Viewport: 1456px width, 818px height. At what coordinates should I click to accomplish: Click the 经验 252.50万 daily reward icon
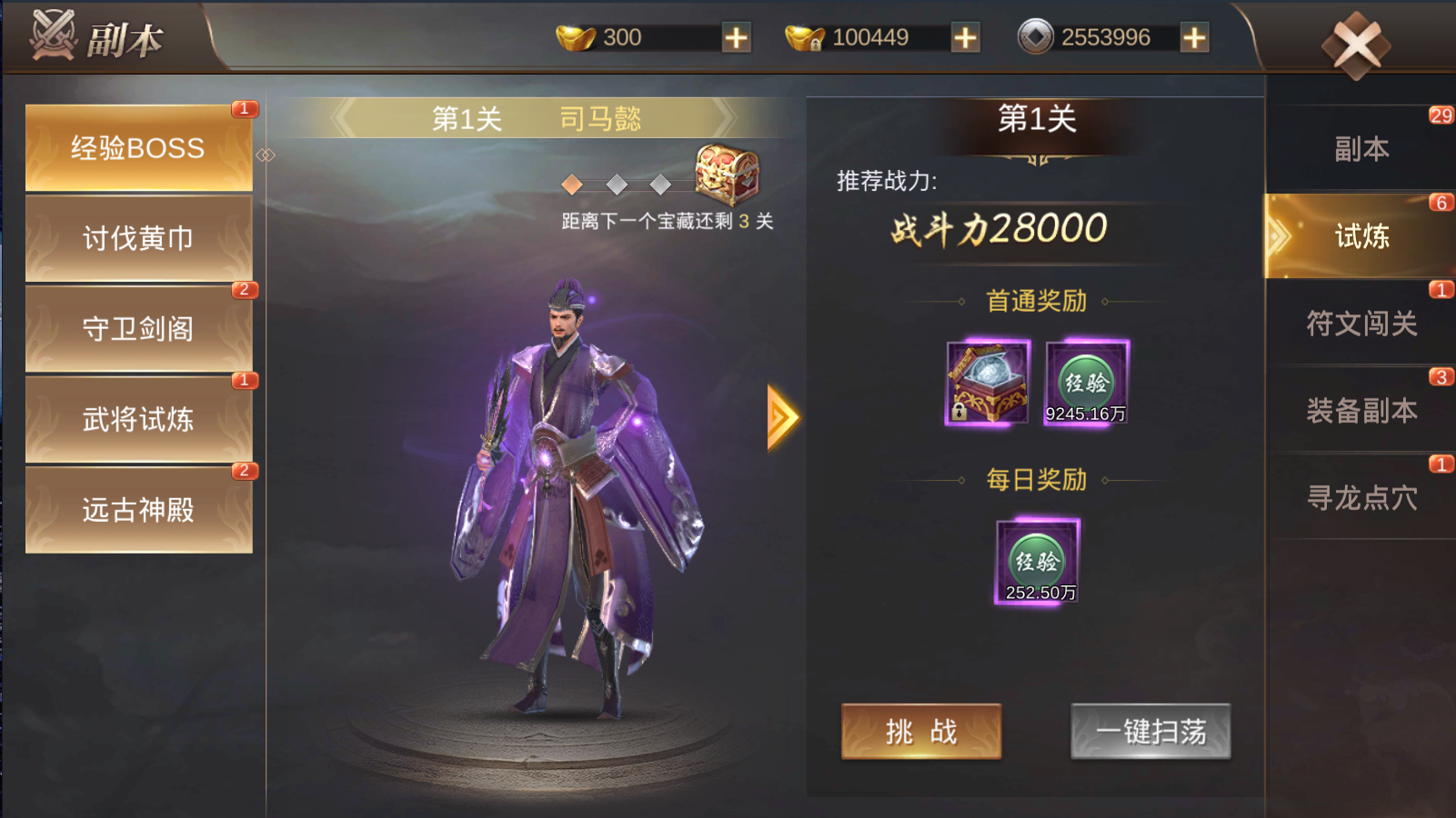click(x=1039, y=561)
